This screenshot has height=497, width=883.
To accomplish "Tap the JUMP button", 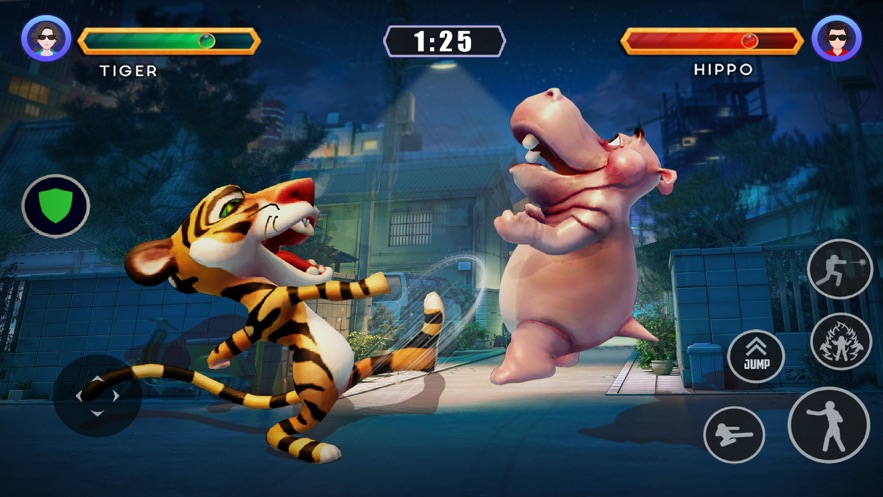I will (756, 357).
